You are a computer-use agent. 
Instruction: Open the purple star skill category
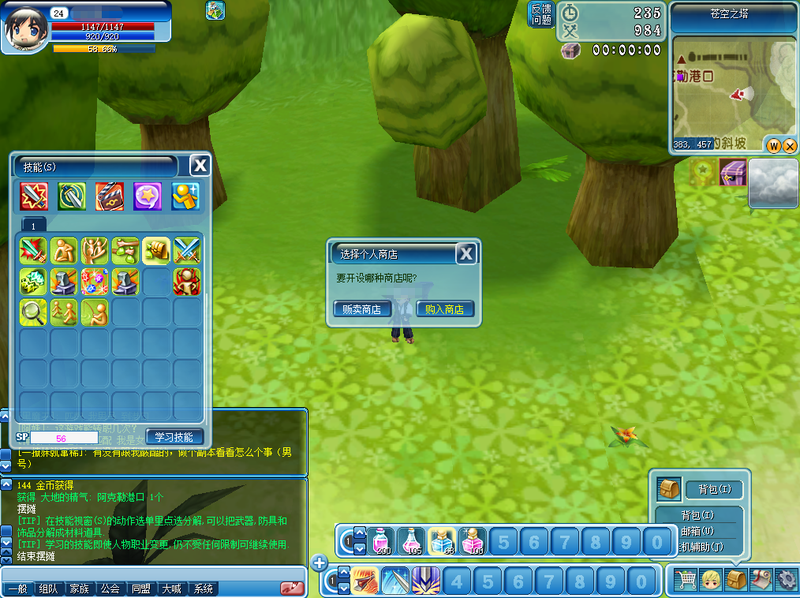click(148, 196)
